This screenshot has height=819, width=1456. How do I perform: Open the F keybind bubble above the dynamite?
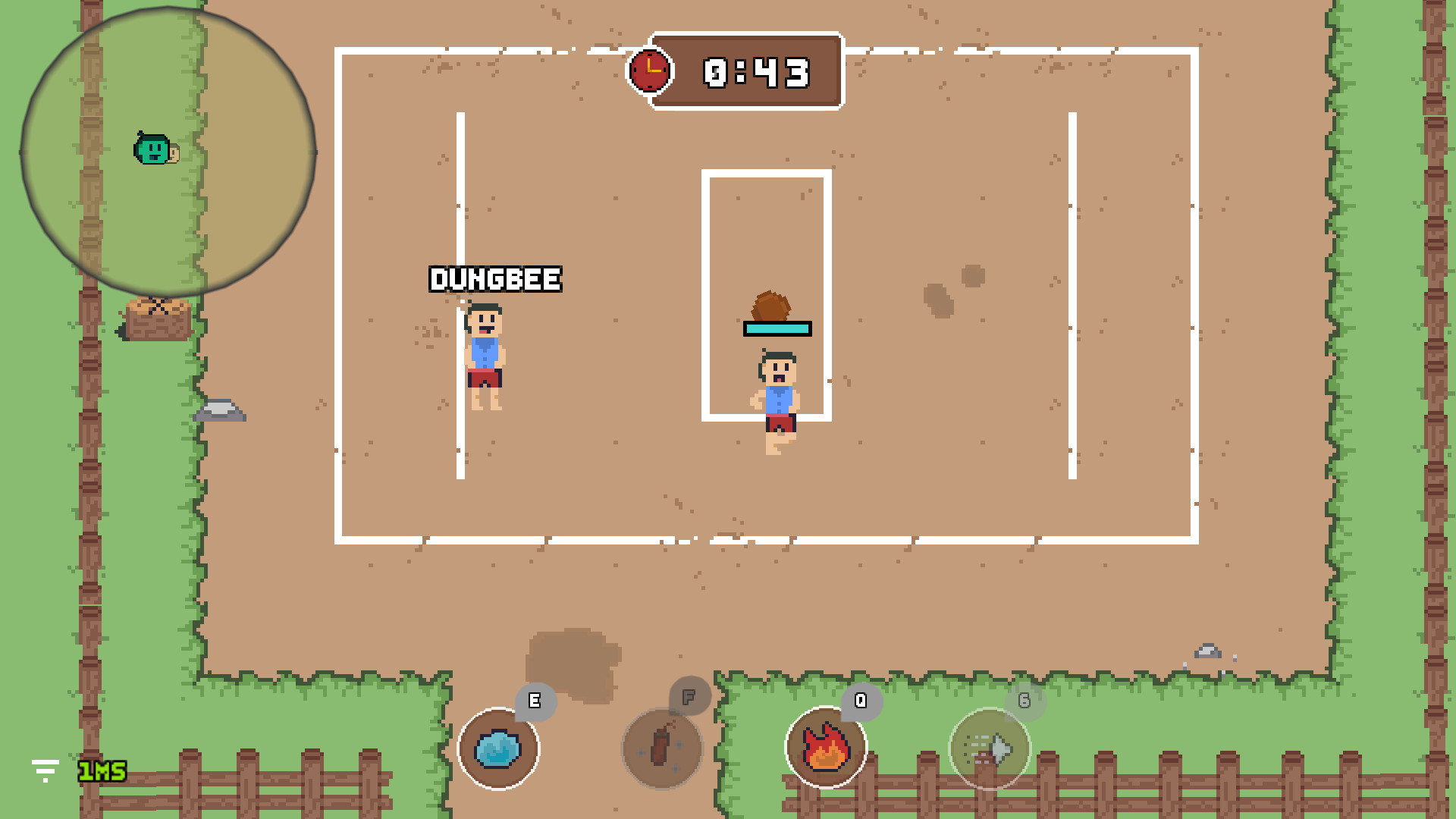click(x=689, y=695)
